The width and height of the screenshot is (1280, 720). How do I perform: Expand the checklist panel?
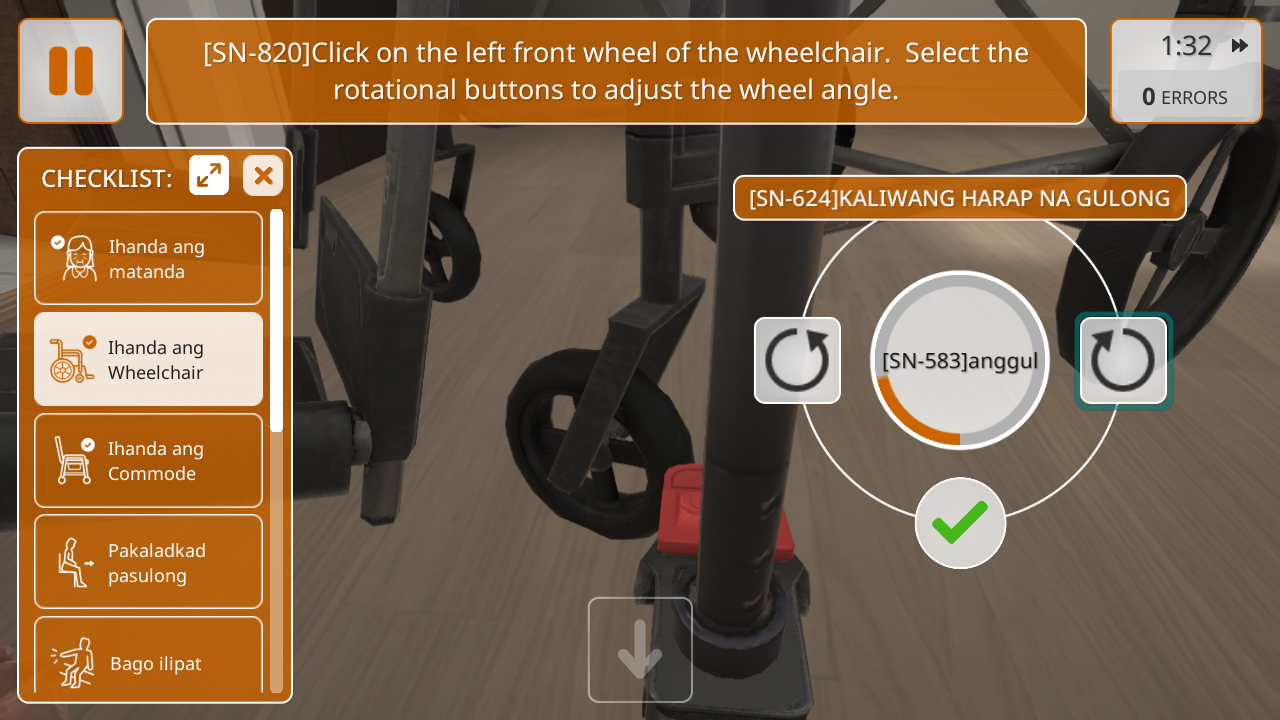click(x=209, y=176)
